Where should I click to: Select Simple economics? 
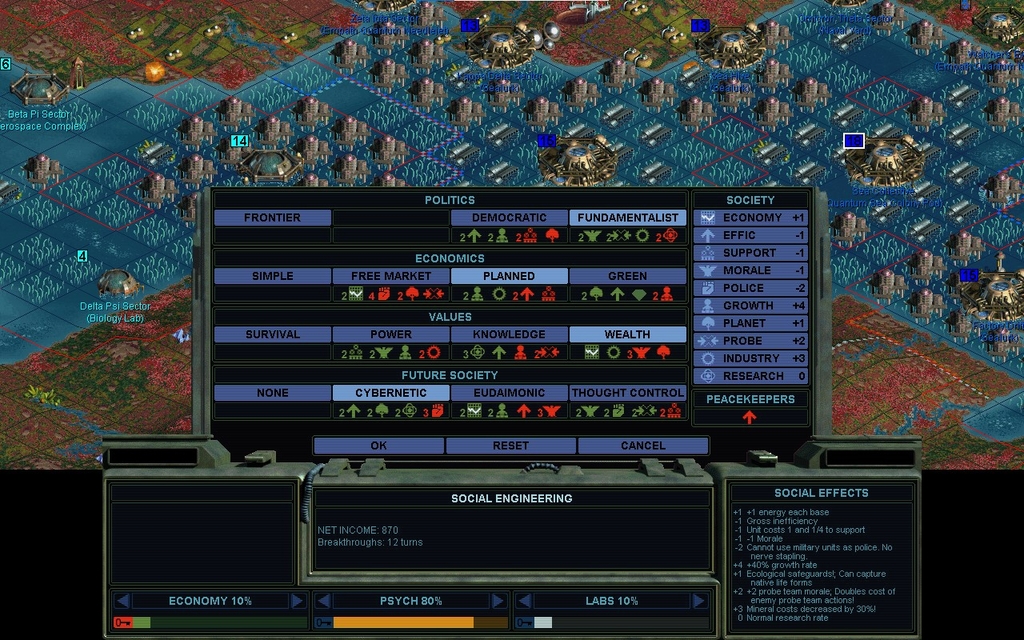(x=272, y=276)
